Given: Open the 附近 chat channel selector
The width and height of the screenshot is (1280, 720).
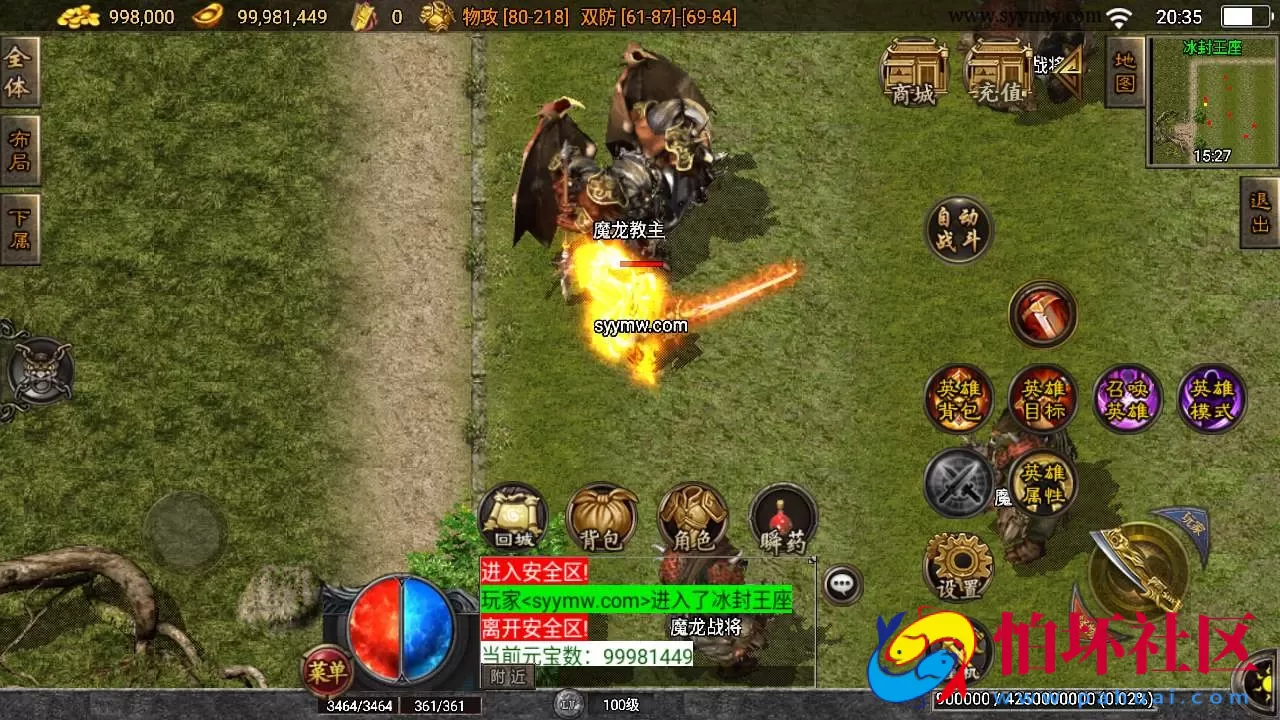Looking at the screenshot, I should pos(509,676).
